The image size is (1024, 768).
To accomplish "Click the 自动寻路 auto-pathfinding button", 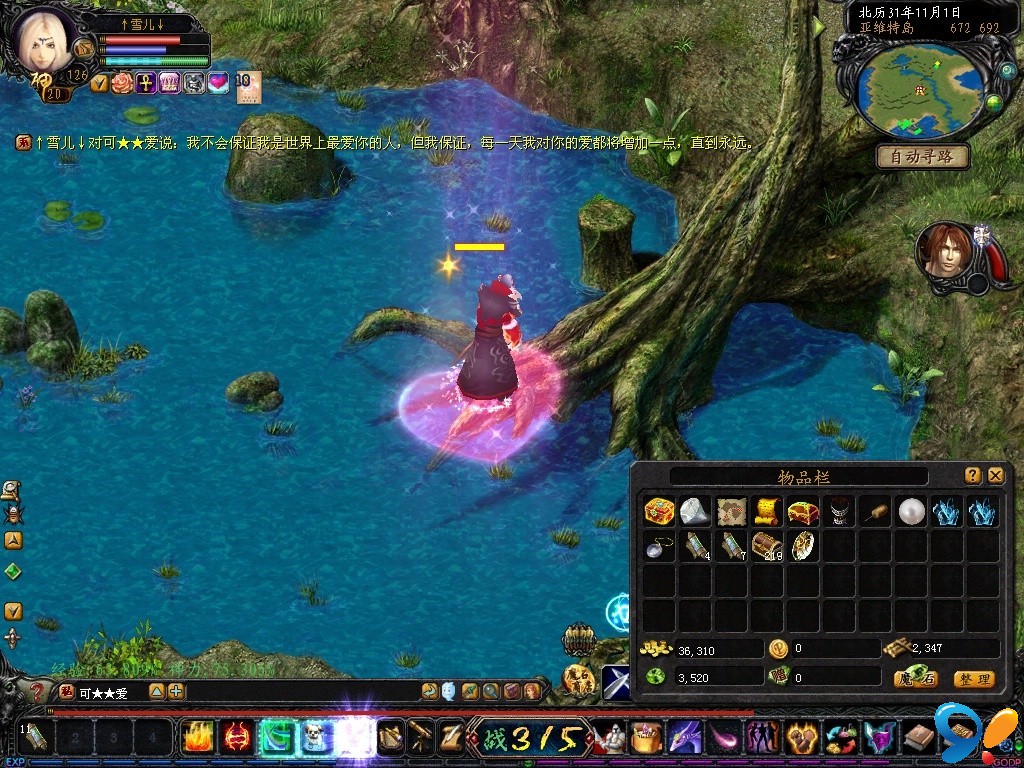I will click(x=923, y=157).
